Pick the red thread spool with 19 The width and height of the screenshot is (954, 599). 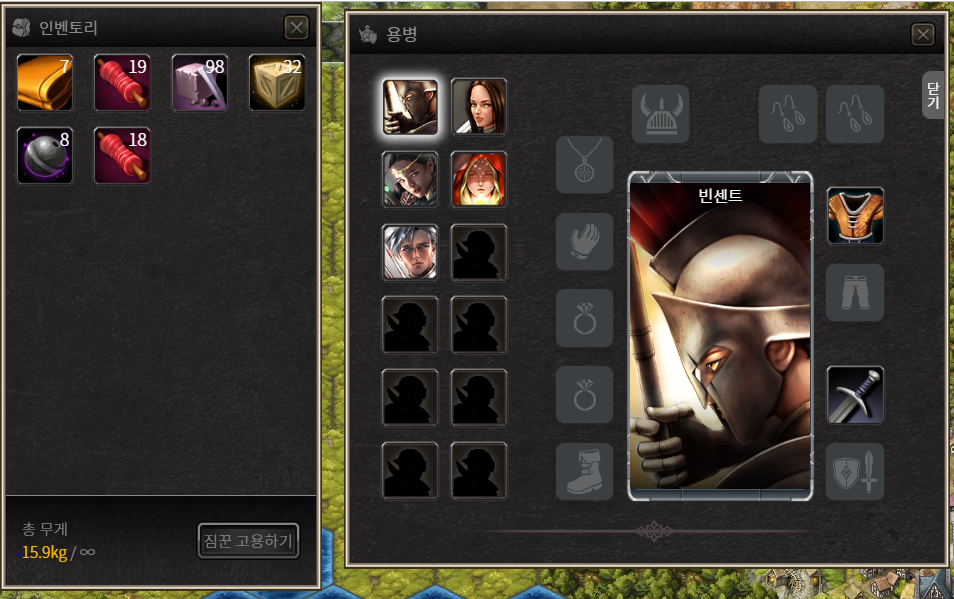122,82
